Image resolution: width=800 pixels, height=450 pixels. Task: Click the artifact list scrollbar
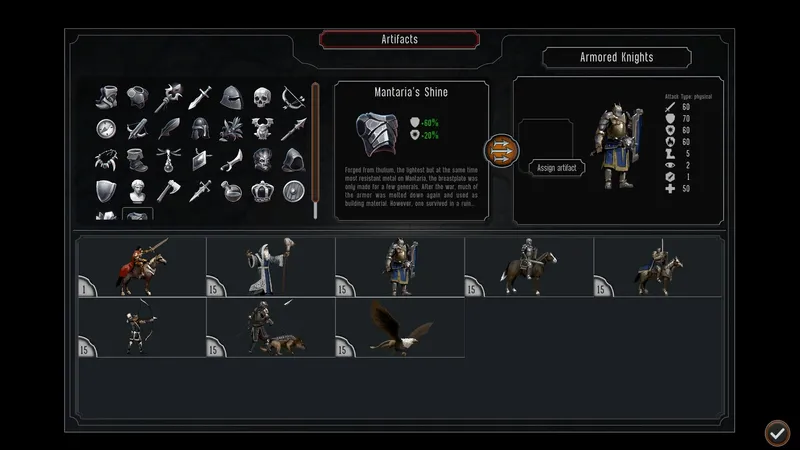pyautogui.click(x=315, y=150)
